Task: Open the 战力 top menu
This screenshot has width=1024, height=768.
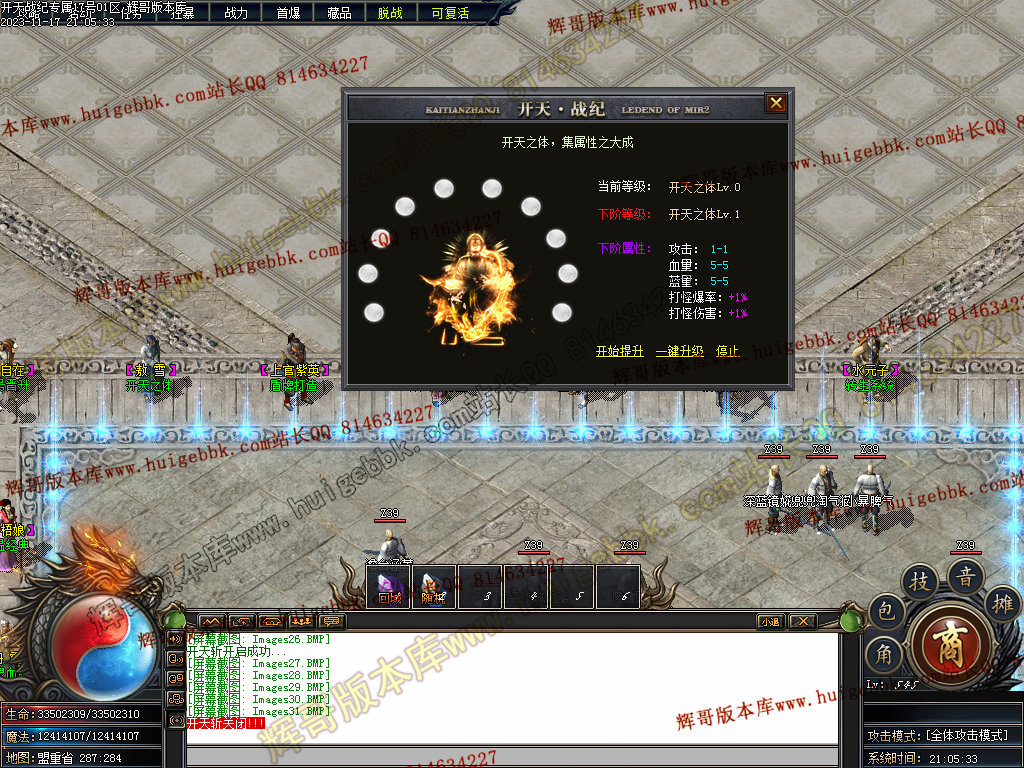Action: click(x=236, y=13)
